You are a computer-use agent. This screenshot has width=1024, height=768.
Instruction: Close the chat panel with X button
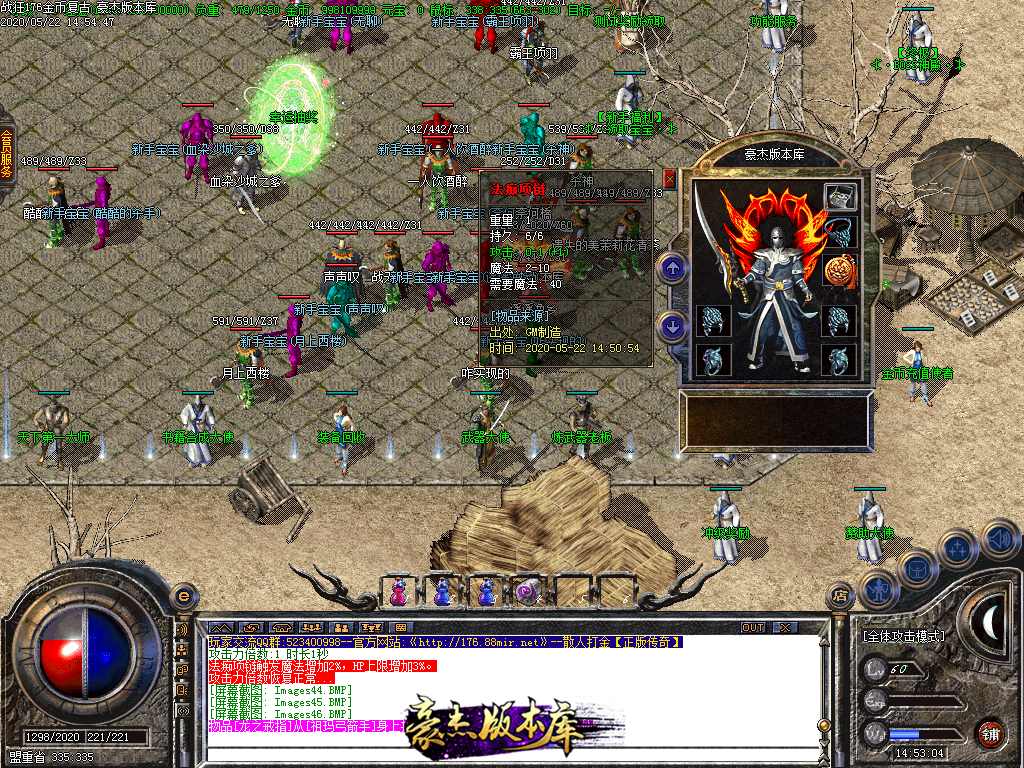click(785, 627)
